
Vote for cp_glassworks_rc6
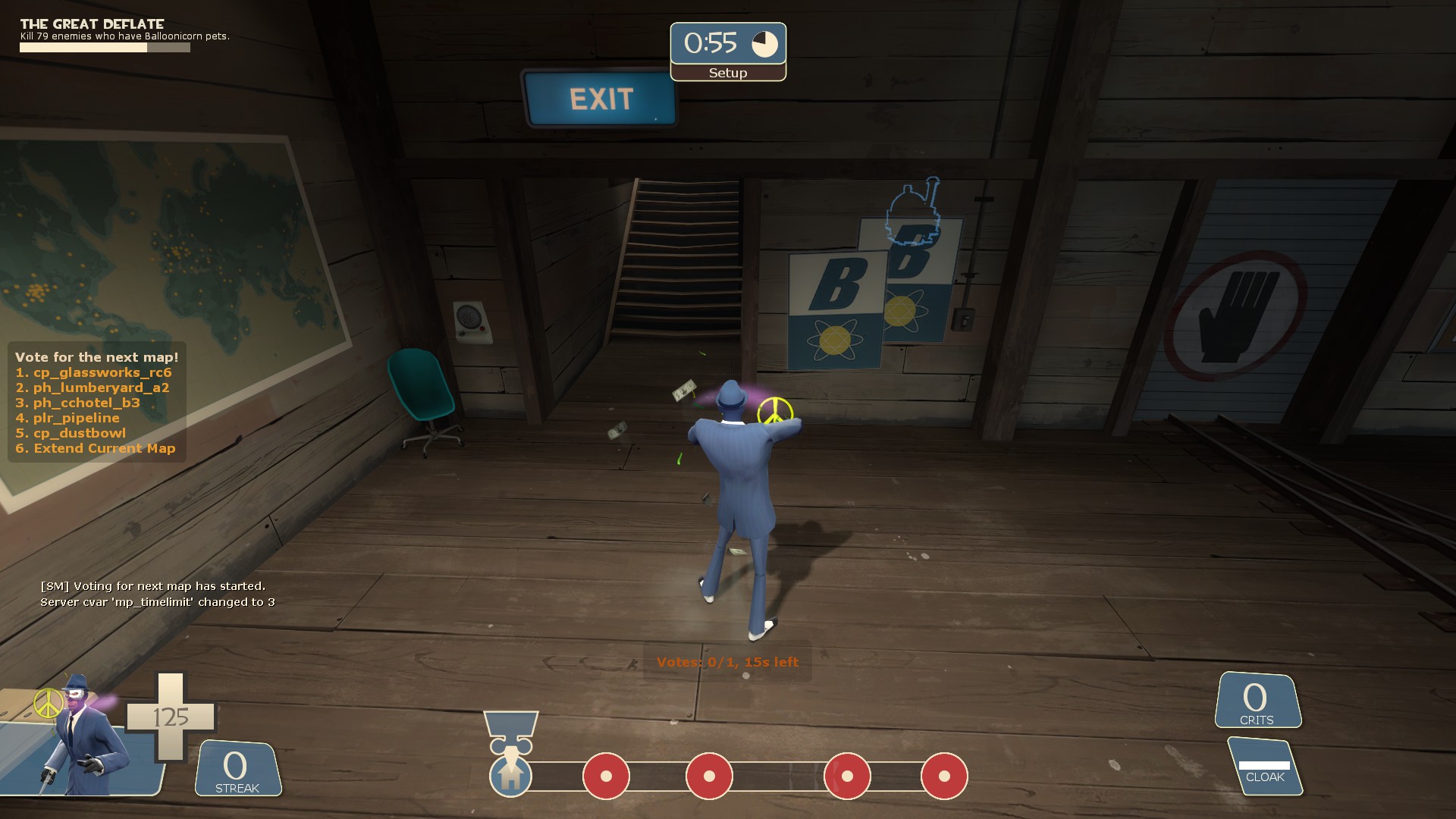94,372
